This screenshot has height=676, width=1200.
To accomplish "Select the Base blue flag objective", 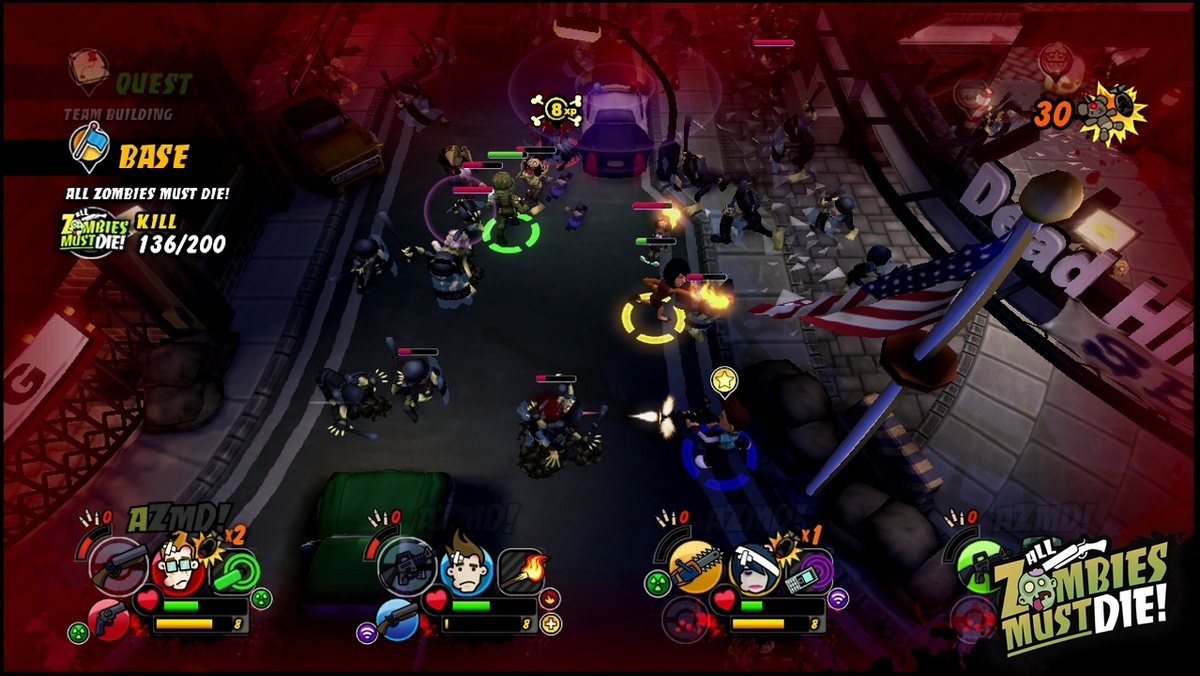I will (x=88, y=149).
